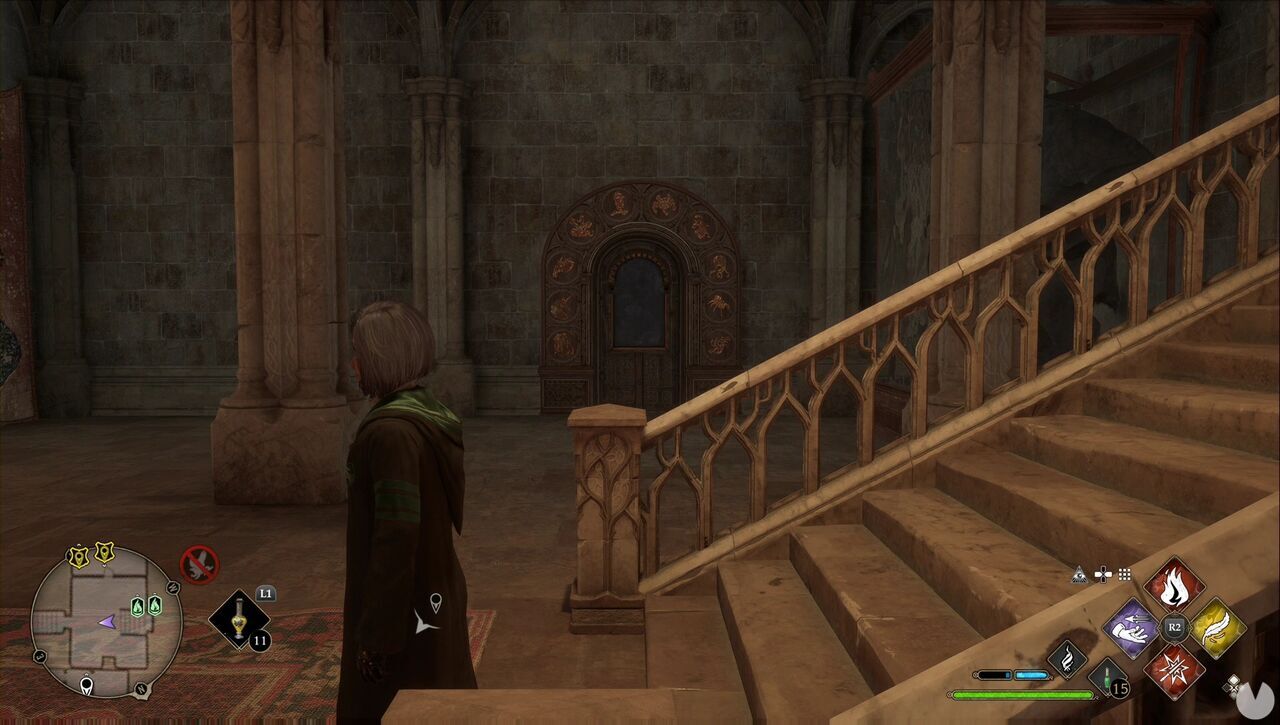Open the R2 spell cast wheel center button
Viewport: 1280px width, 725px height.
pyautogui.click(x=1174, y=626)
